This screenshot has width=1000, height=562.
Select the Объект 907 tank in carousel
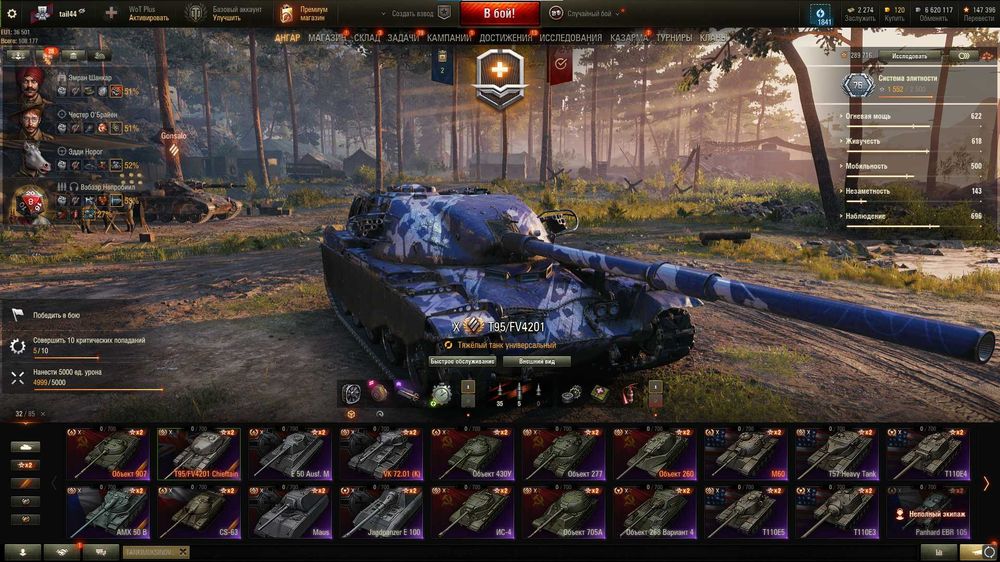click(x=108, y=454)
